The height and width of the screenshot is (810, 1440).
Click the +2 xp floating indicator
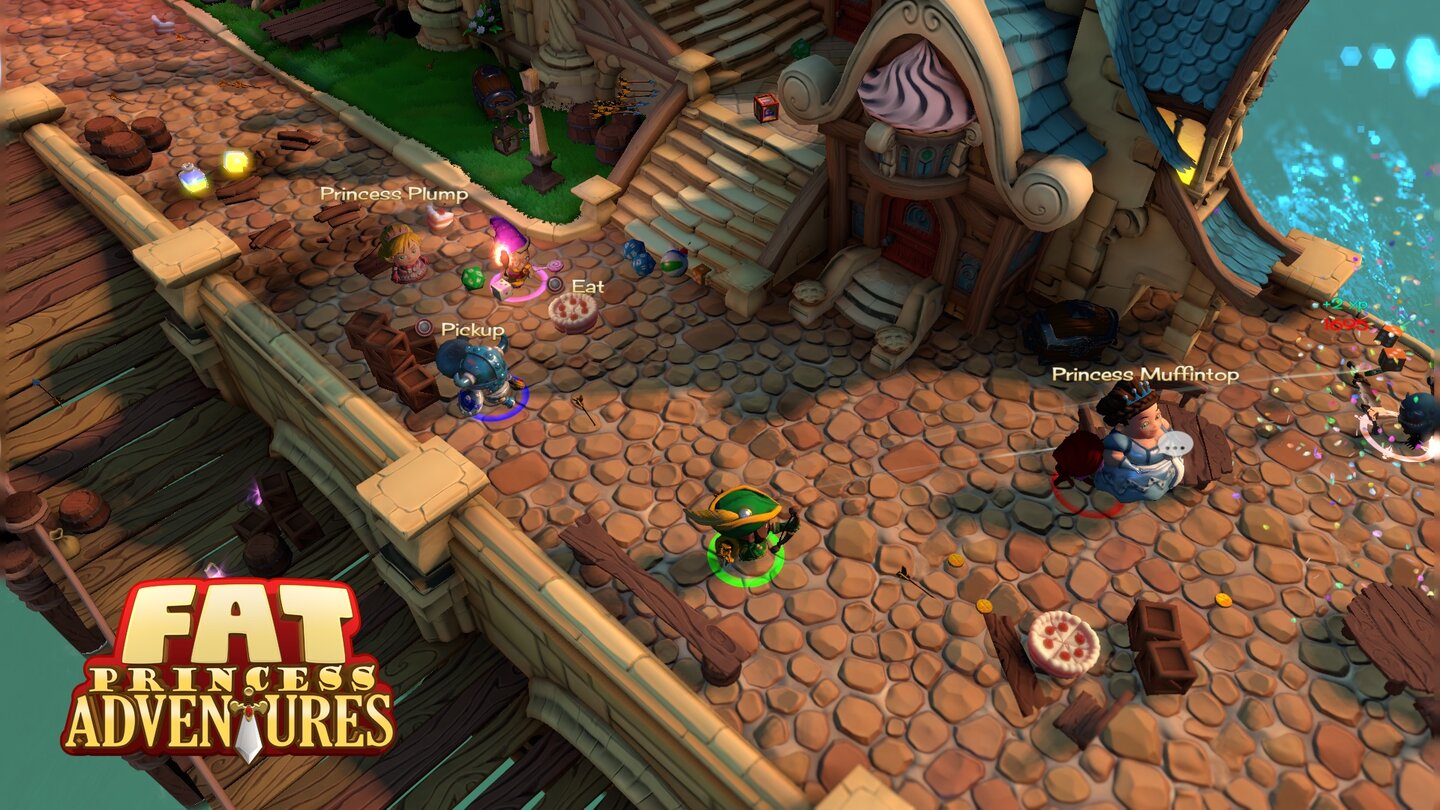(x=1344, y=304)
